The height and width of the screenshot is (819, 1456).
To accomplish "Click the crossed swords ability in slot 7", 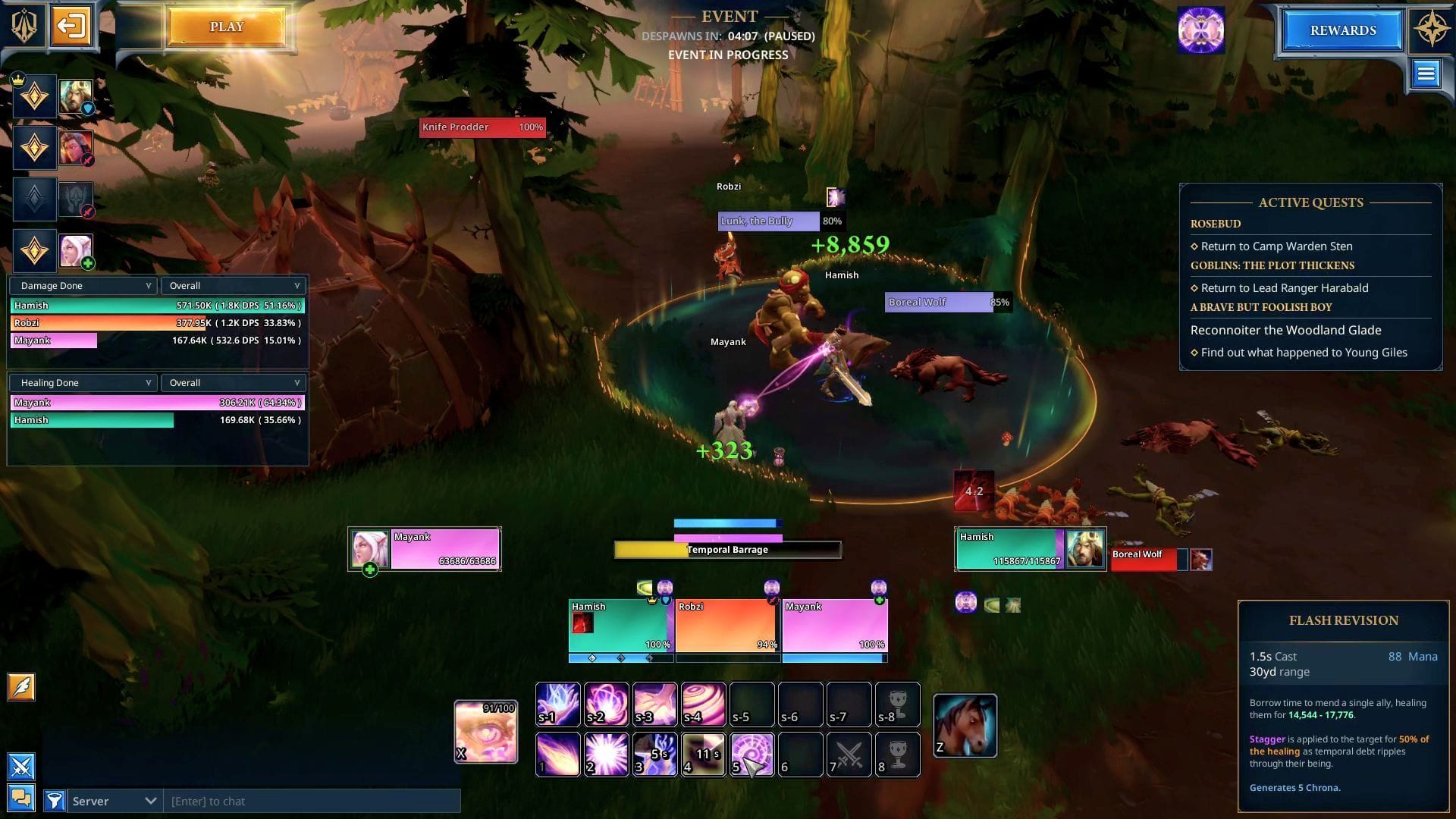I will [x=849, y=755].
